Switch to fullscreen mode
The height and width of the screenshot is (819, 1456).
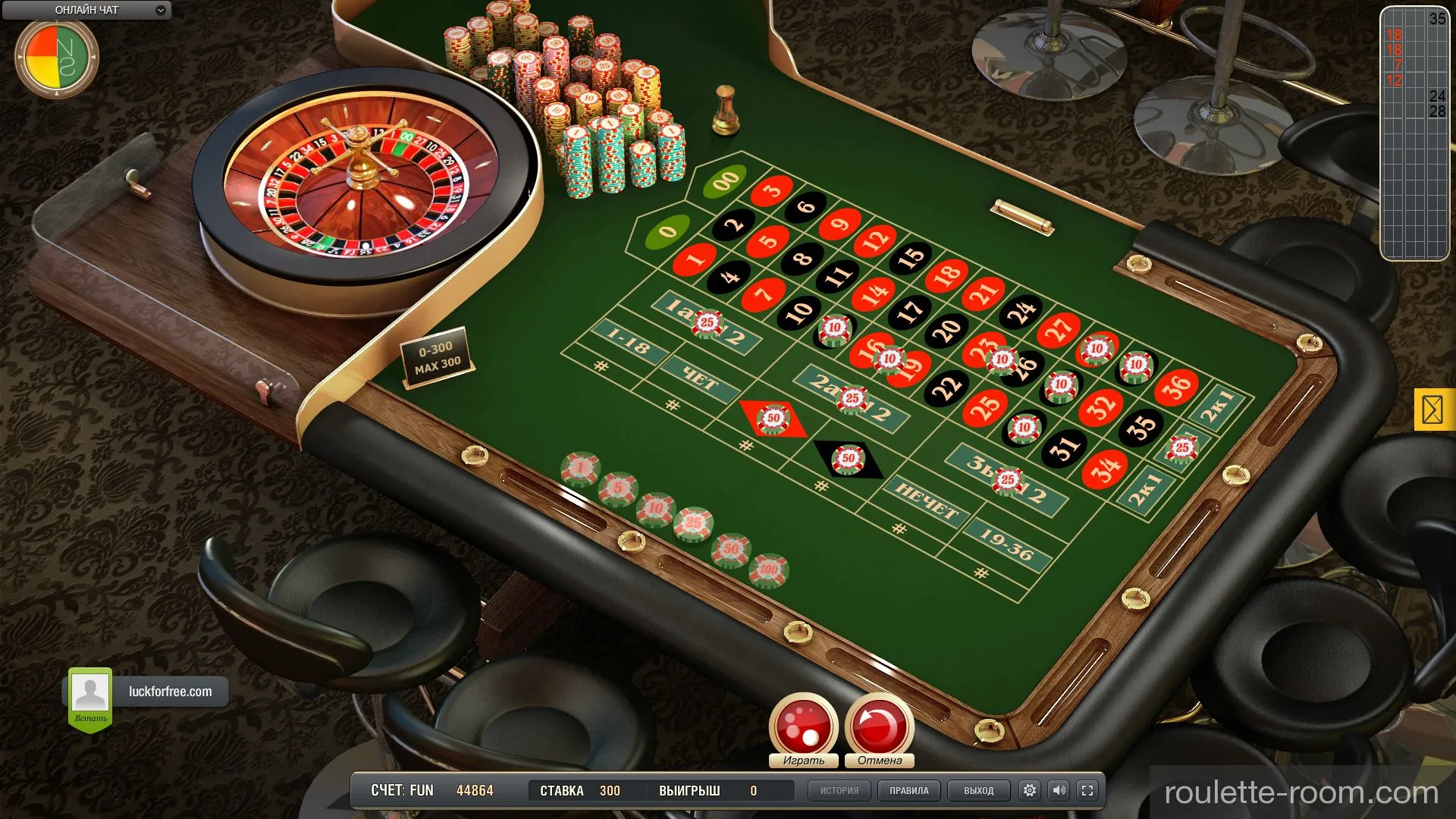(1087, 790)
